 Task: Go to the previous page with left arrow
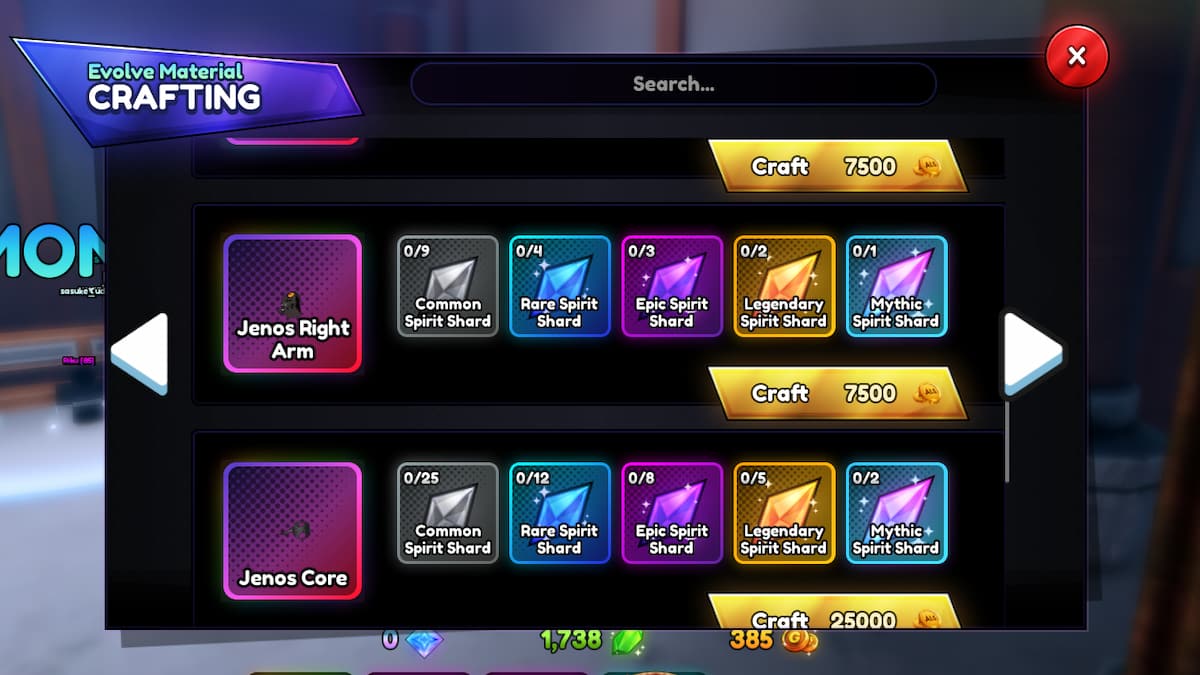click(140, 353)
